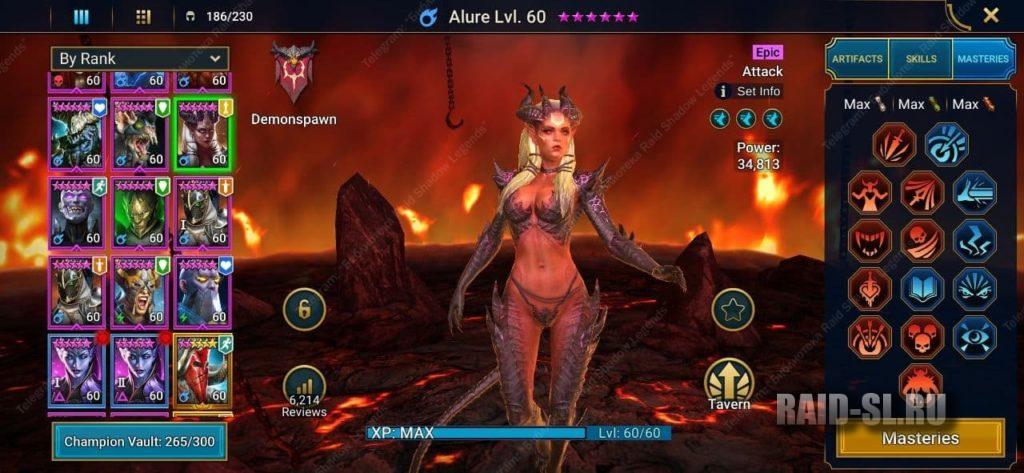Screen dimensions: 1024x473
Task: Go to the Tavern
Action: pyautogui.click(x=728, y=387)
